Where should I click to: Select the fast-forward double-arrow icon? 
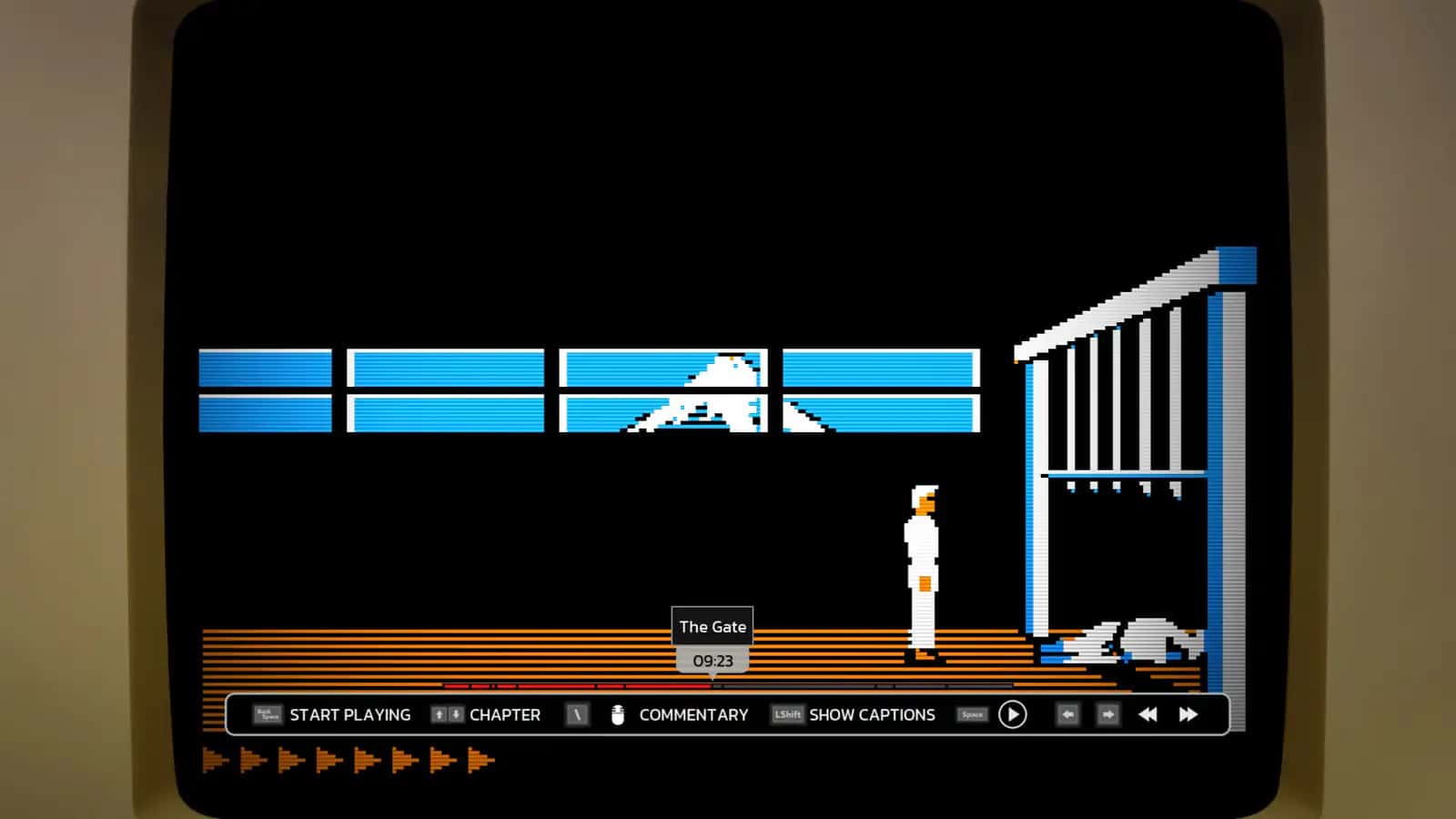tap(1189, 714)
